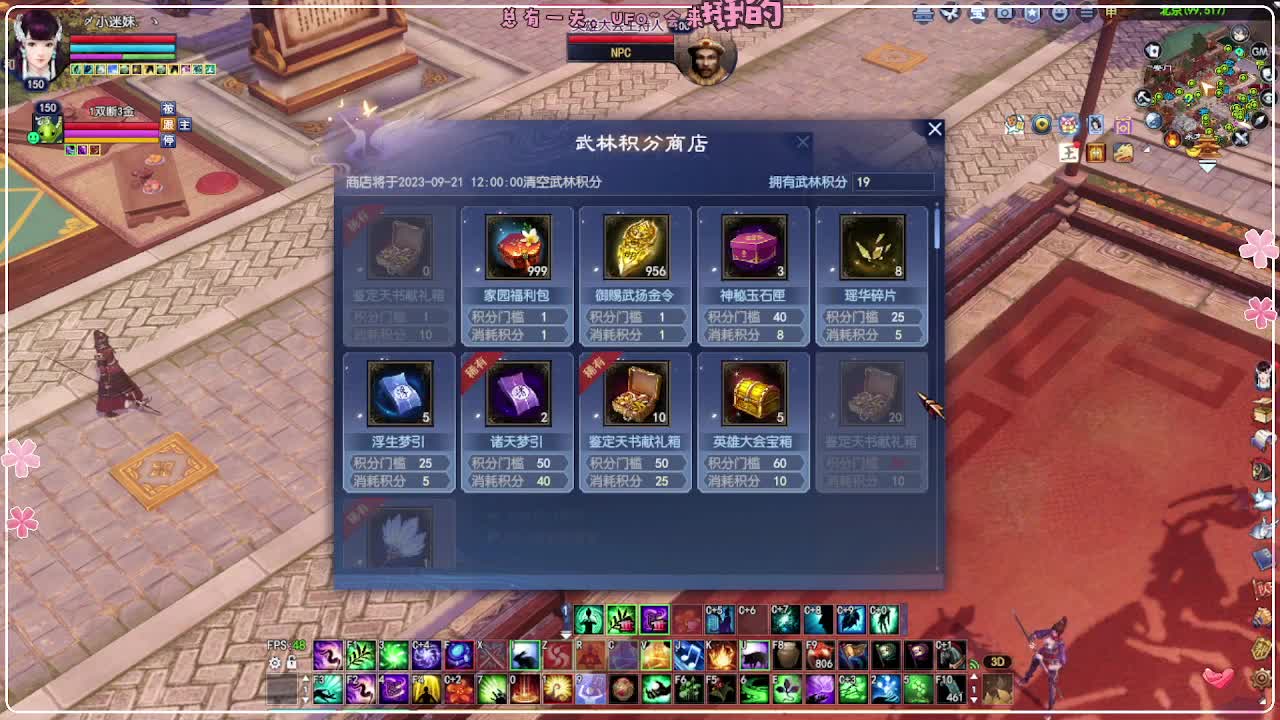Click the camera screenshot icon in top toolbar

coord(1005,14)
